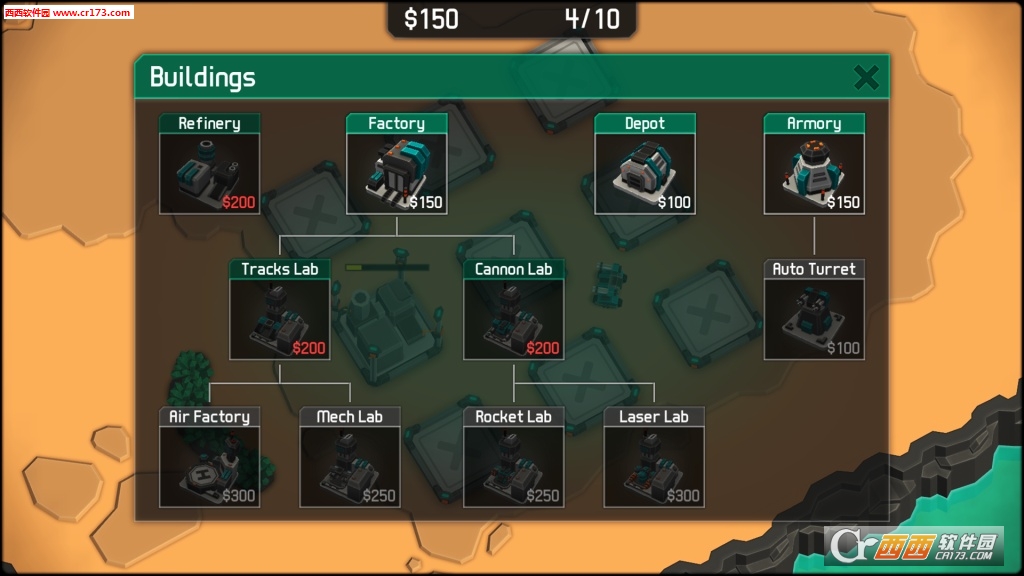
Task: Choose the Rocket Lab tile
Action: coord(513,457)
